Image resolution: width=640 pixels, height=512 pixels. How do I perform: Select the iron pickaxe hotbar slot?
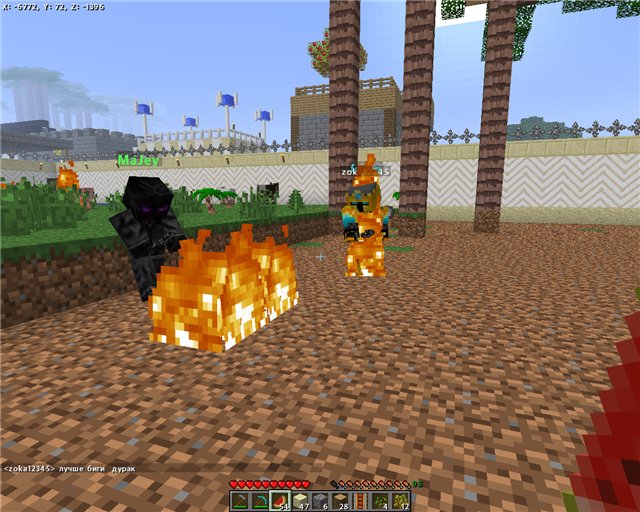tap(240, 500)
